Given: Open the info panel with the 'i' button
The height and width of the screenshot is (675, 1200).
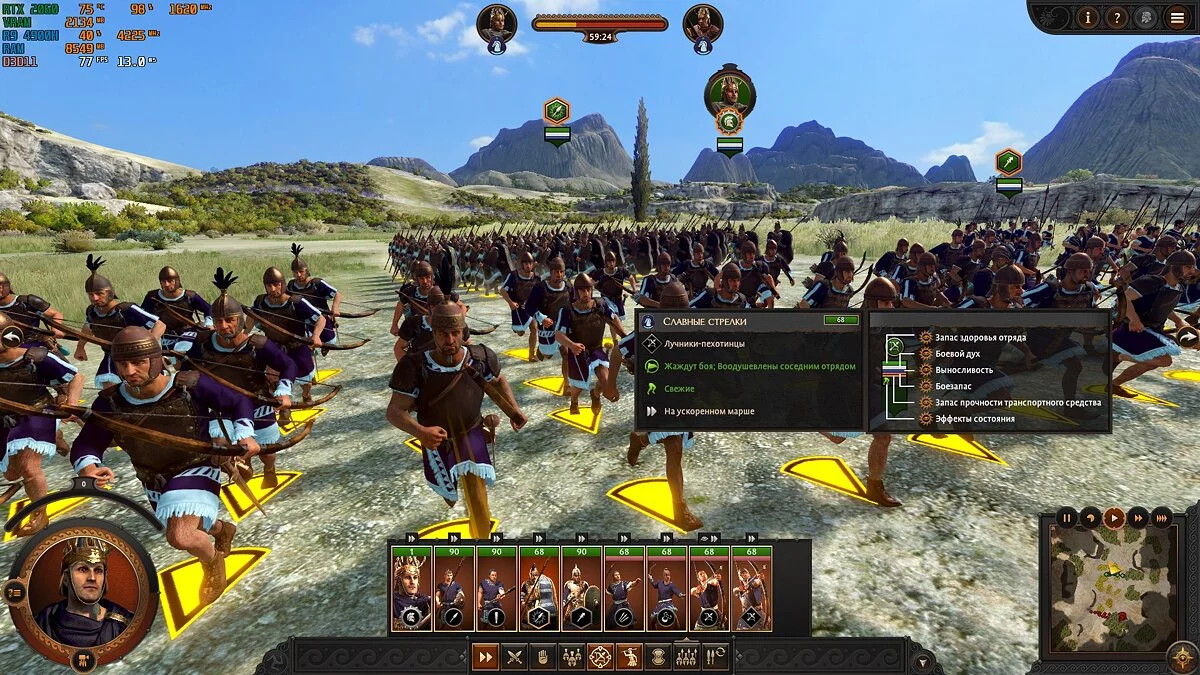Looking at the screenshot, I should point(1089,17).
